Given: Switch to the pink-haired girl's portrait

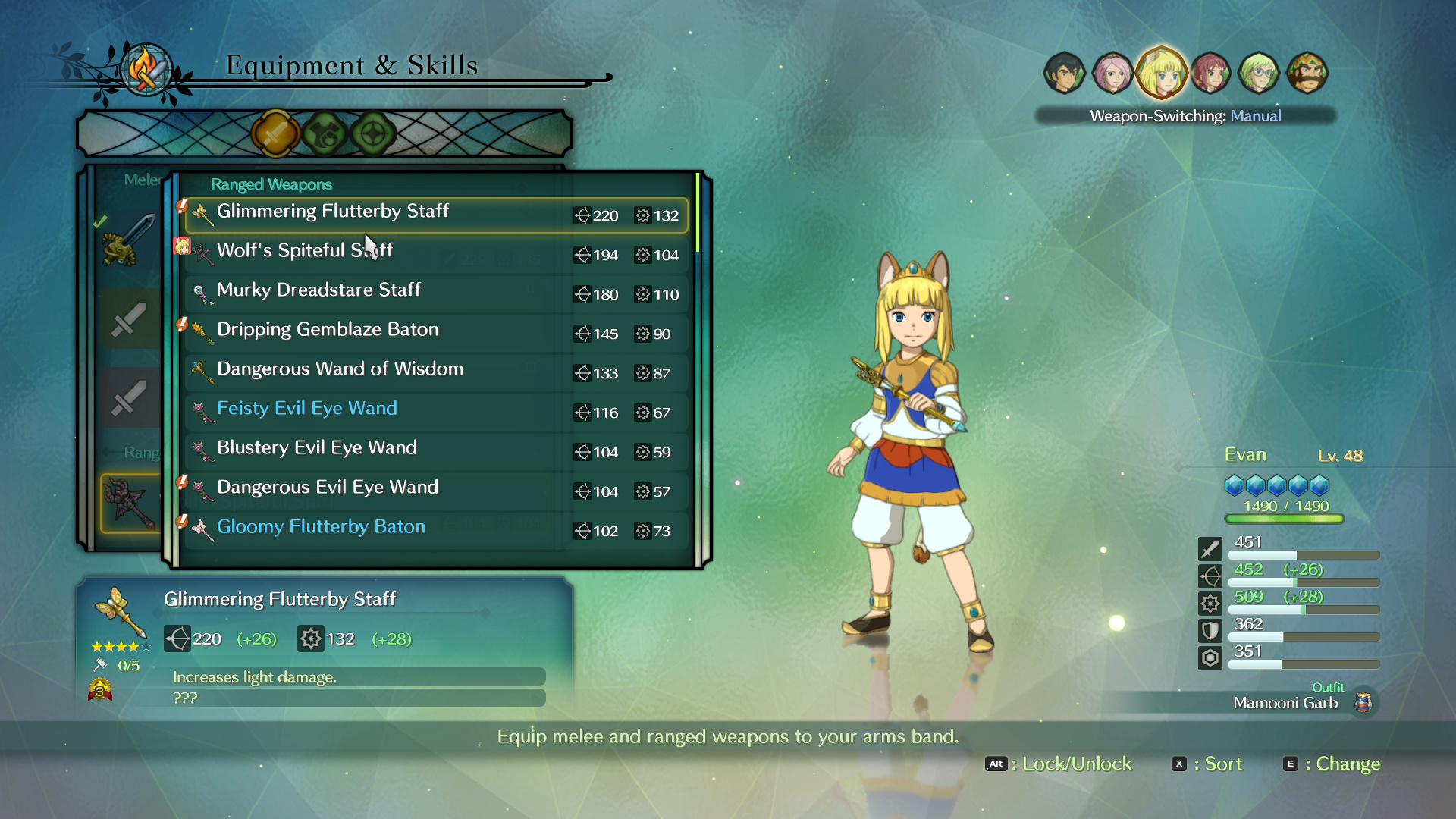Looking at the screenshot, I should click(1112, 74).
